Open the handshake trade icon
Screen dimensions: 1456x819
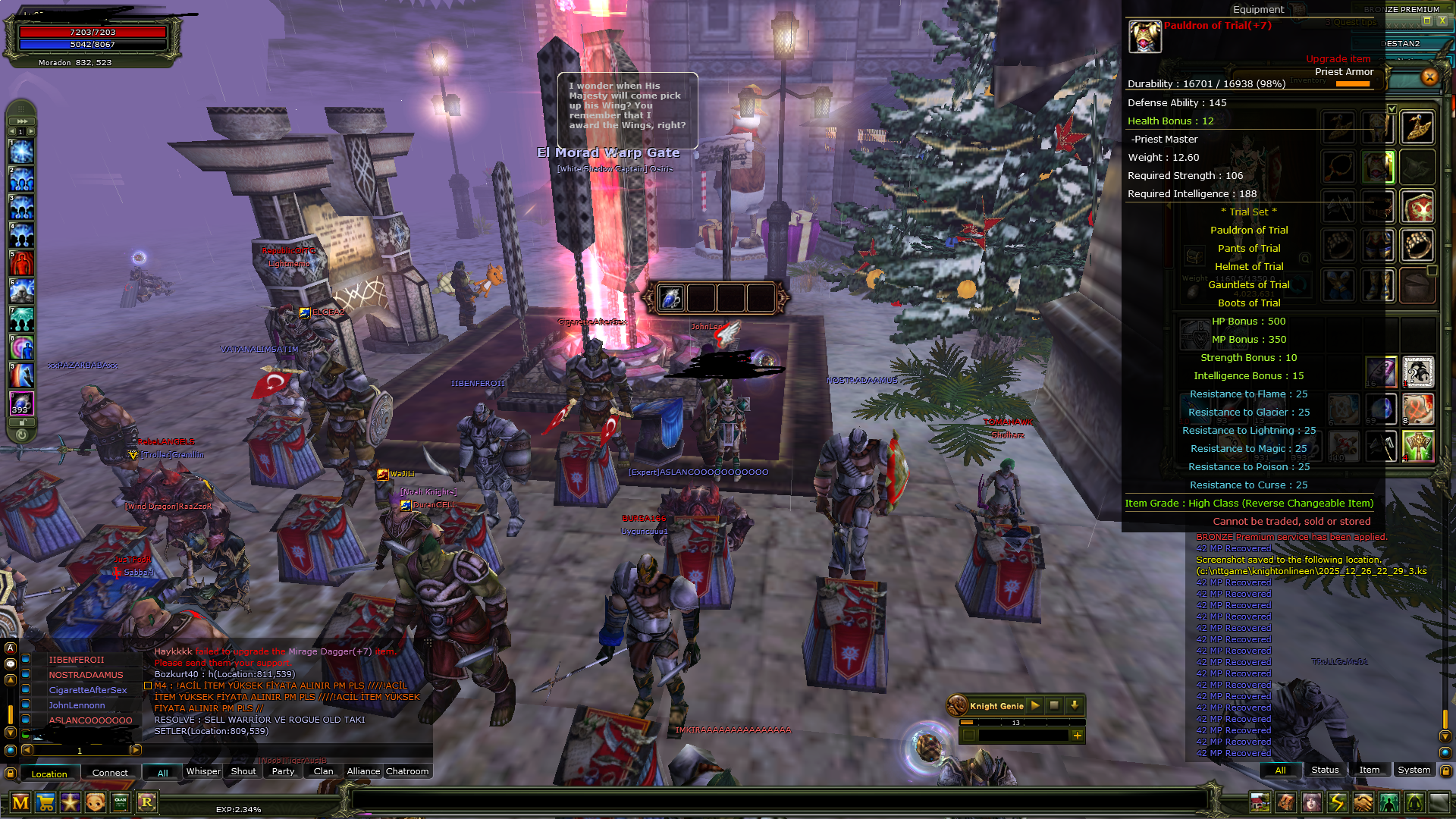tap(1363, 802)
